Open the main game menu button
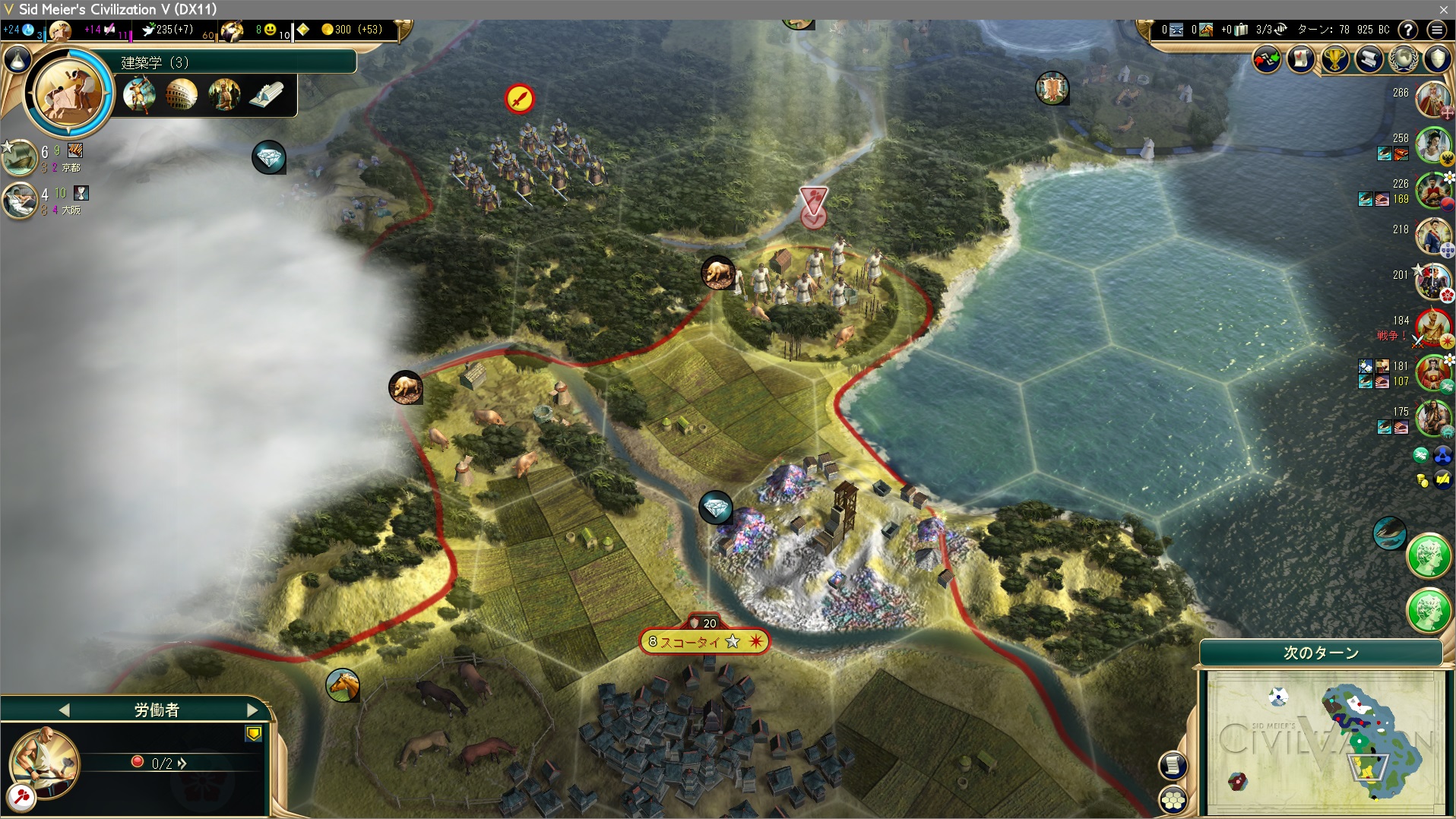 1436,30
